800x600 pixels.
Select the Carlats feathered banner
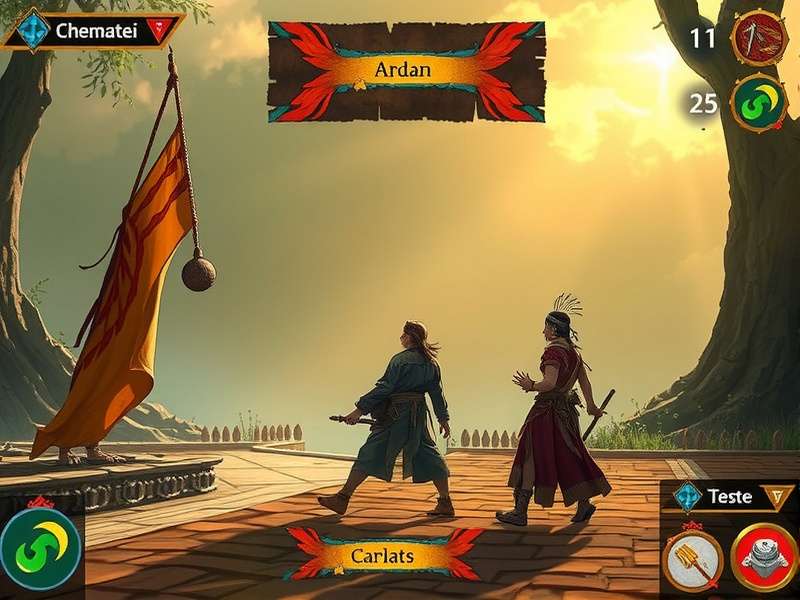pos(383,555)
